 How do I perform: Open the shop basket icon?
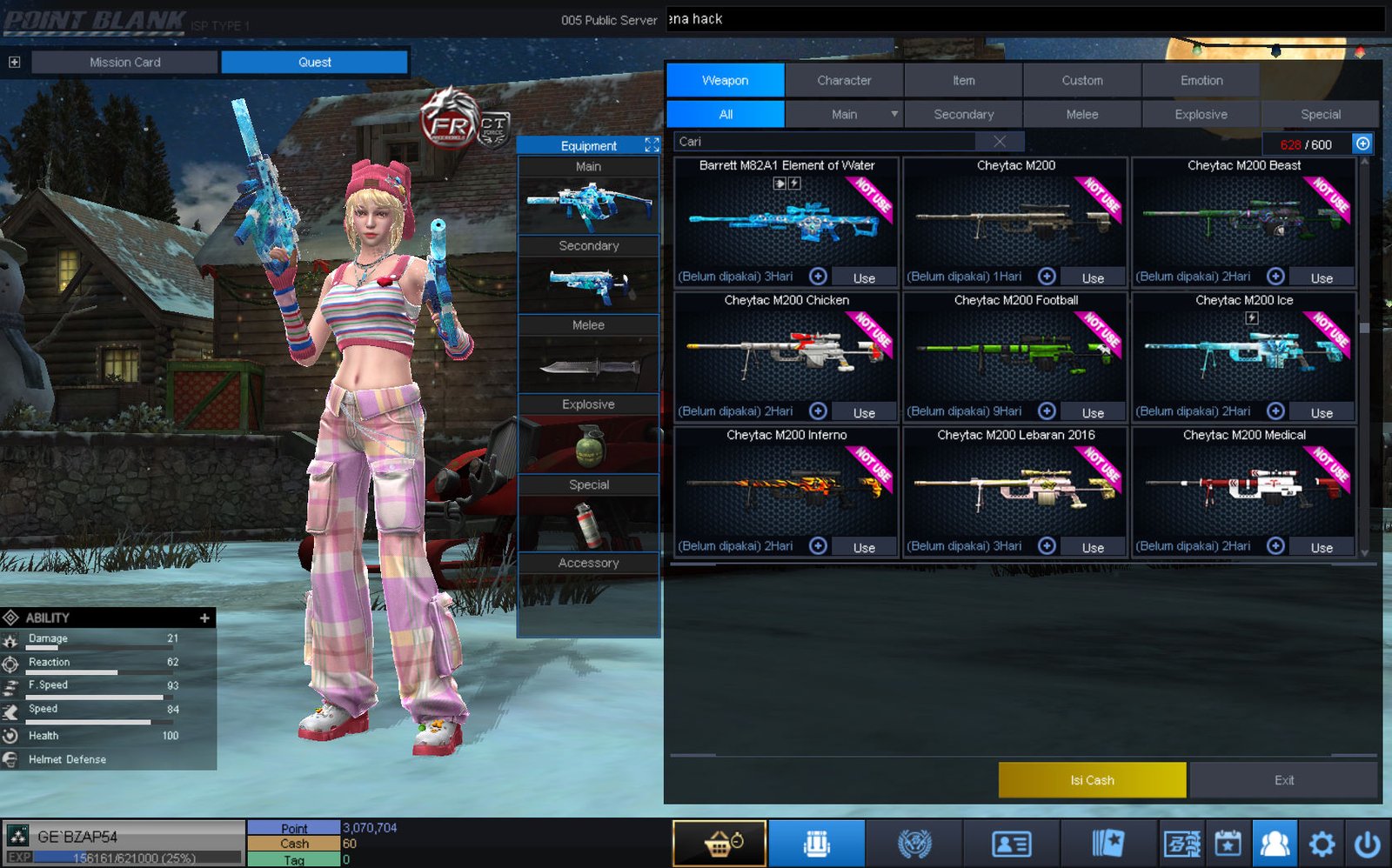[719, 844]
